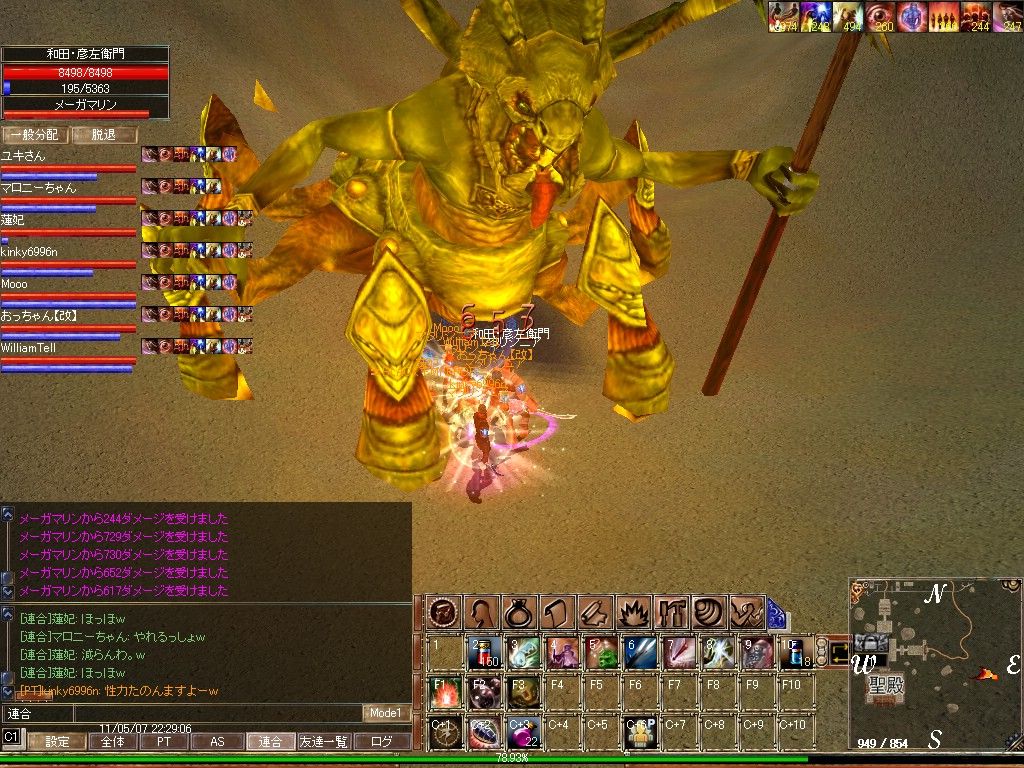Toggle the Mode1 chat mode button
This screenshot has height=768, width=1024.
click(x=385, y=713)
